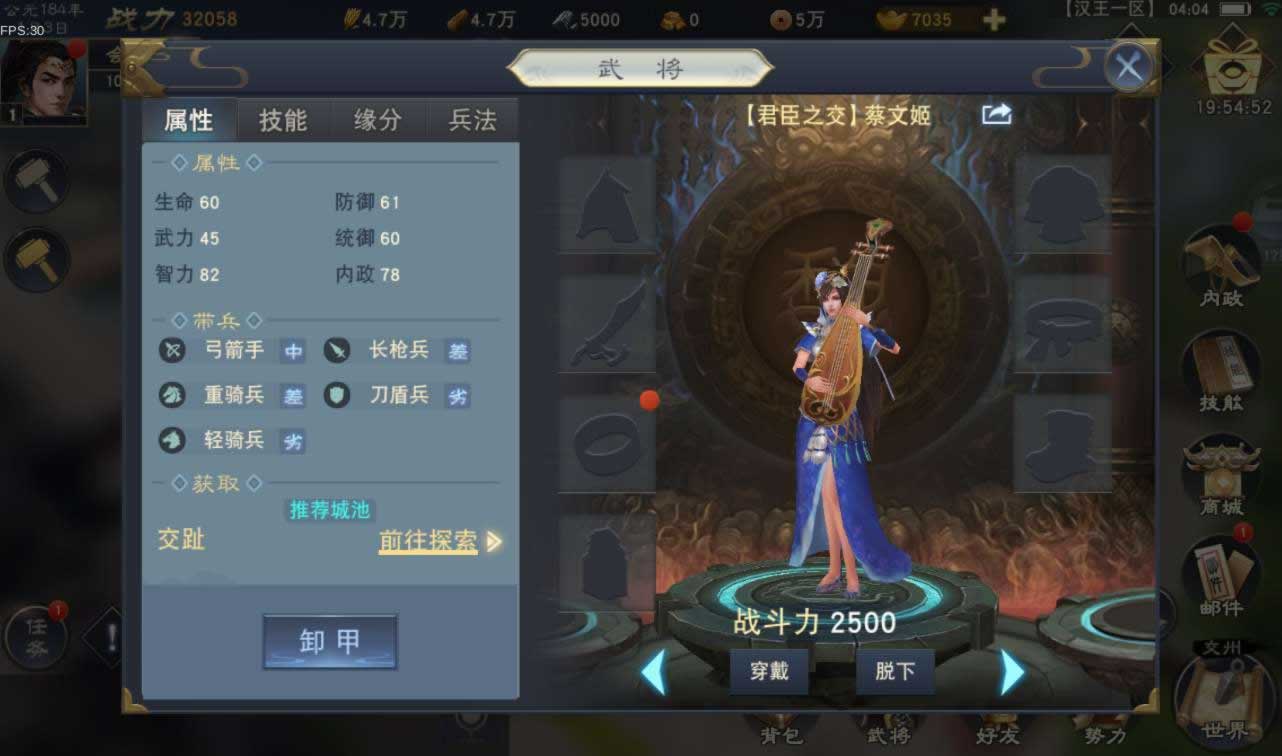Viewport: 1282px width, 756px height.
Task: Select the empty boots equipment slot
Action: pos(1063,446)
